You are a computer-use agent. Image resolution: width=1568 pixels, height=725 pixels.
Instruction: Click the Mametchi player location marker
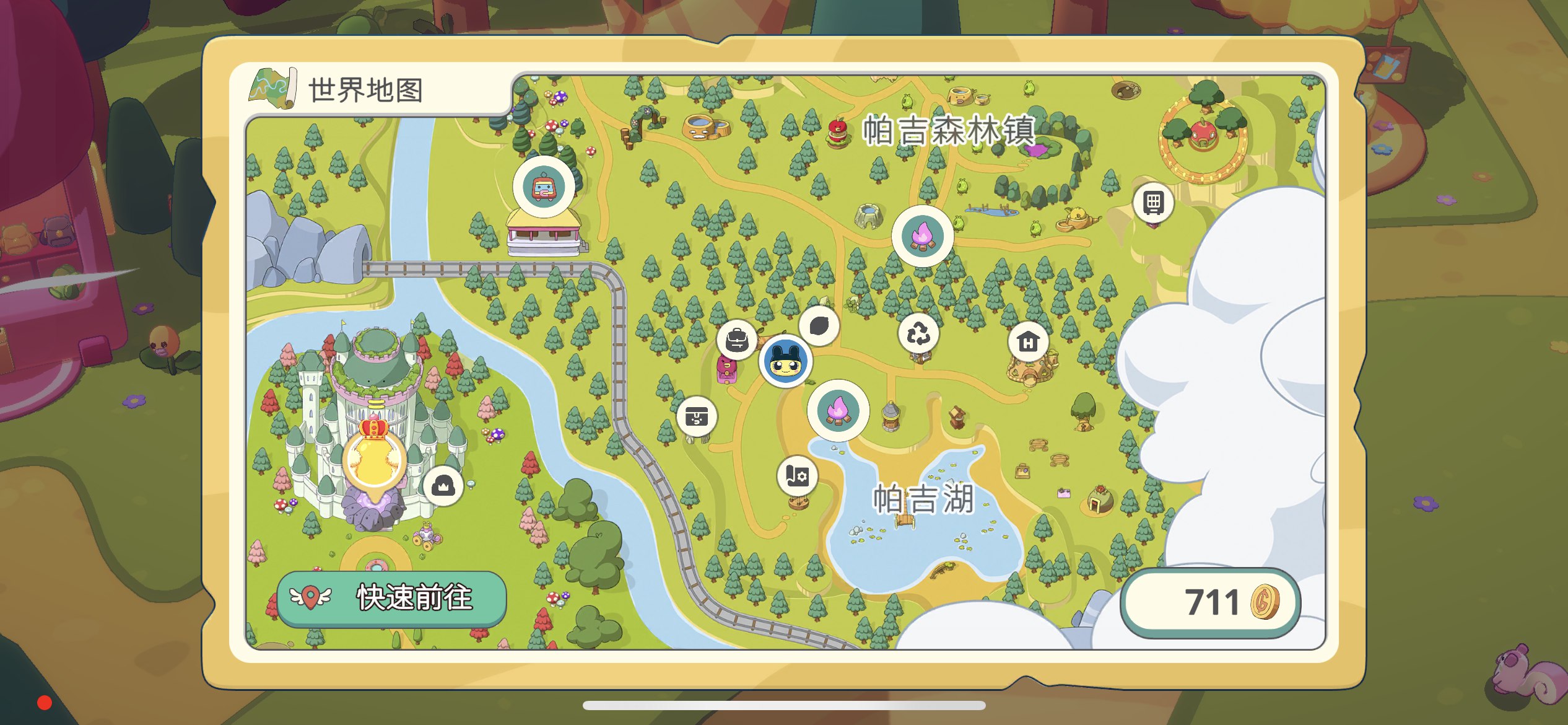tap(786, 362)
